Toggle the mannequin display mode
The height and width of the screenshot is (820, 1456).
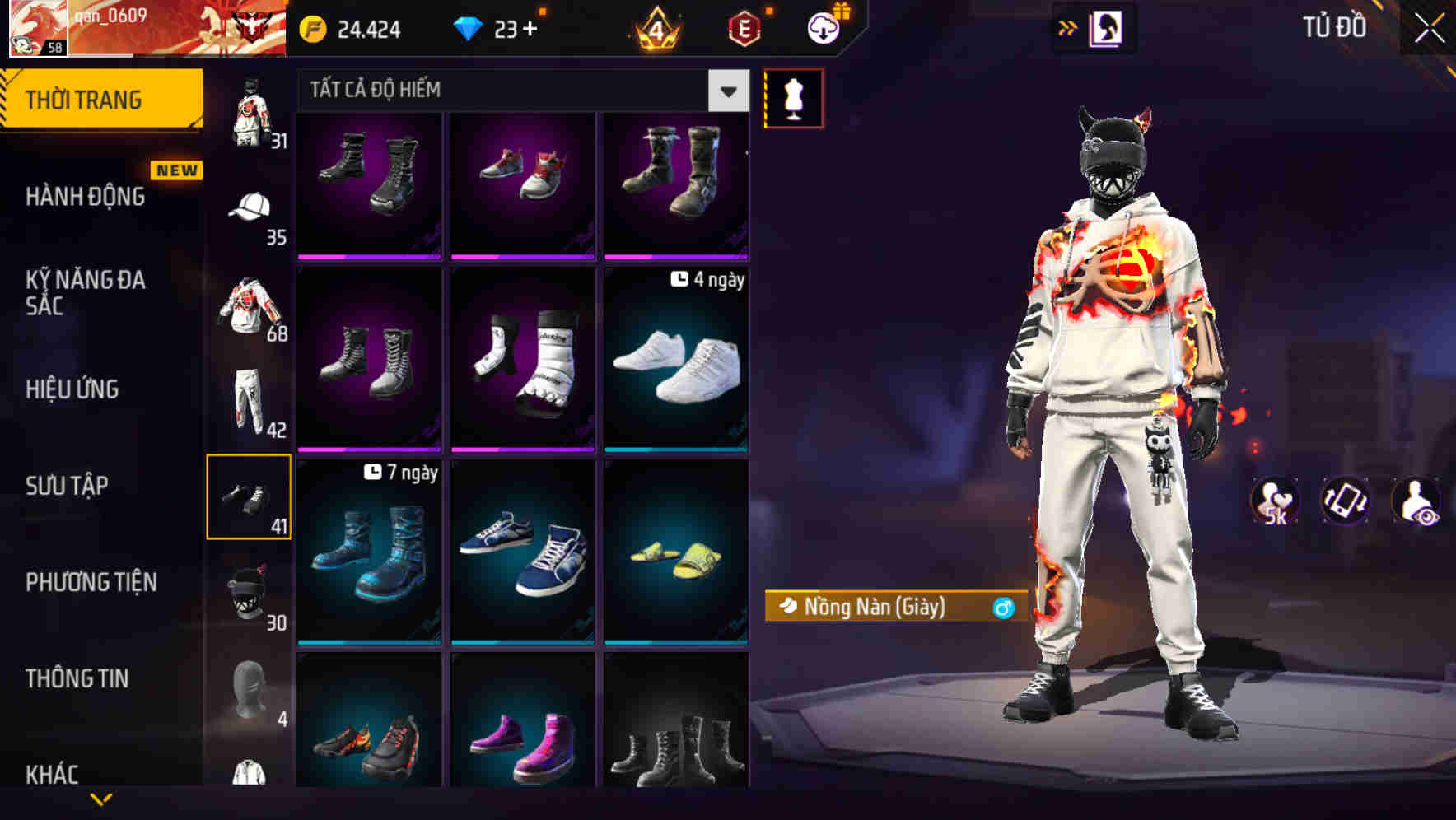pyautogui.click(x=793, y=97)
